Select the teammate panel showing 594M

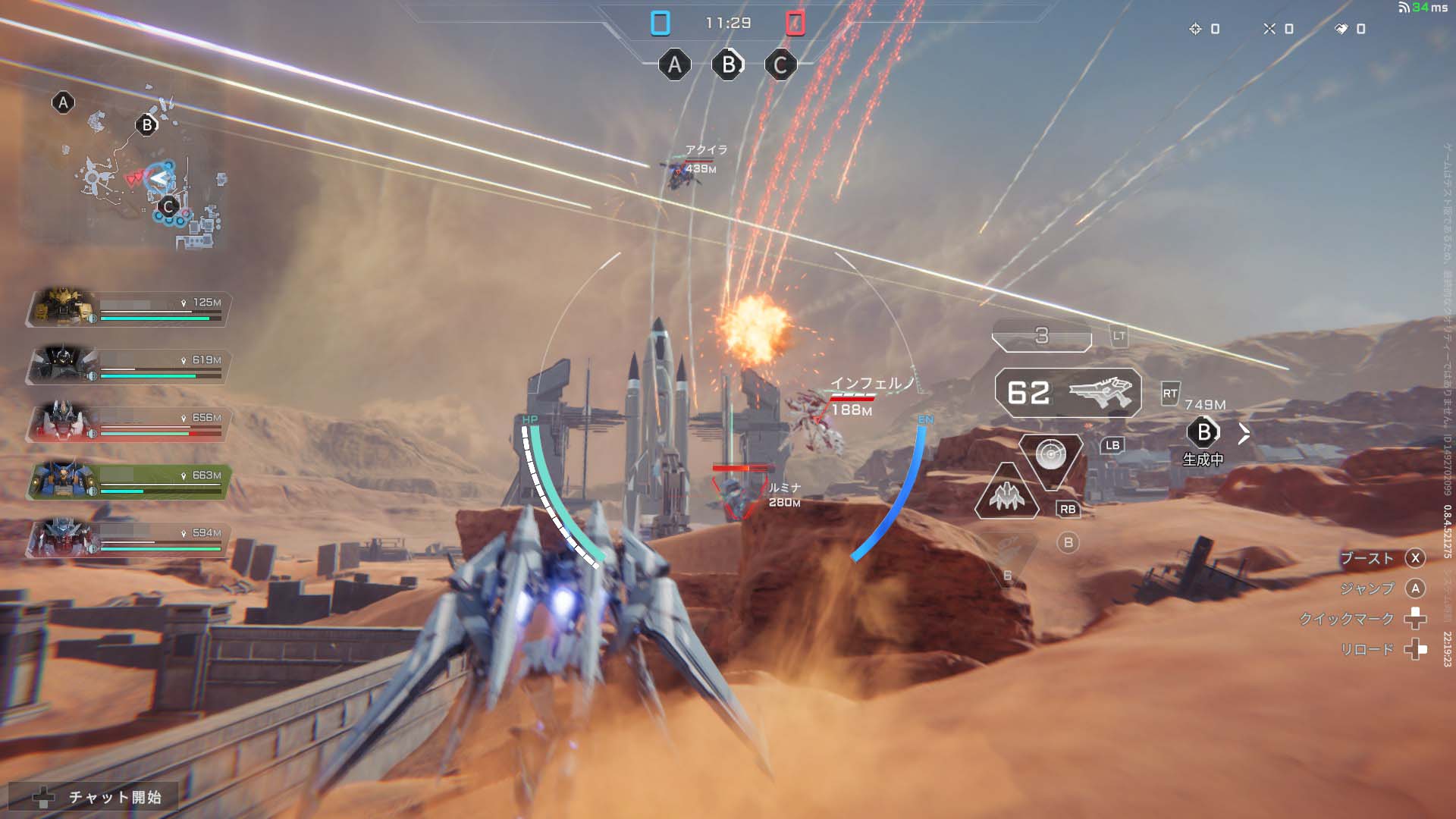127,540
